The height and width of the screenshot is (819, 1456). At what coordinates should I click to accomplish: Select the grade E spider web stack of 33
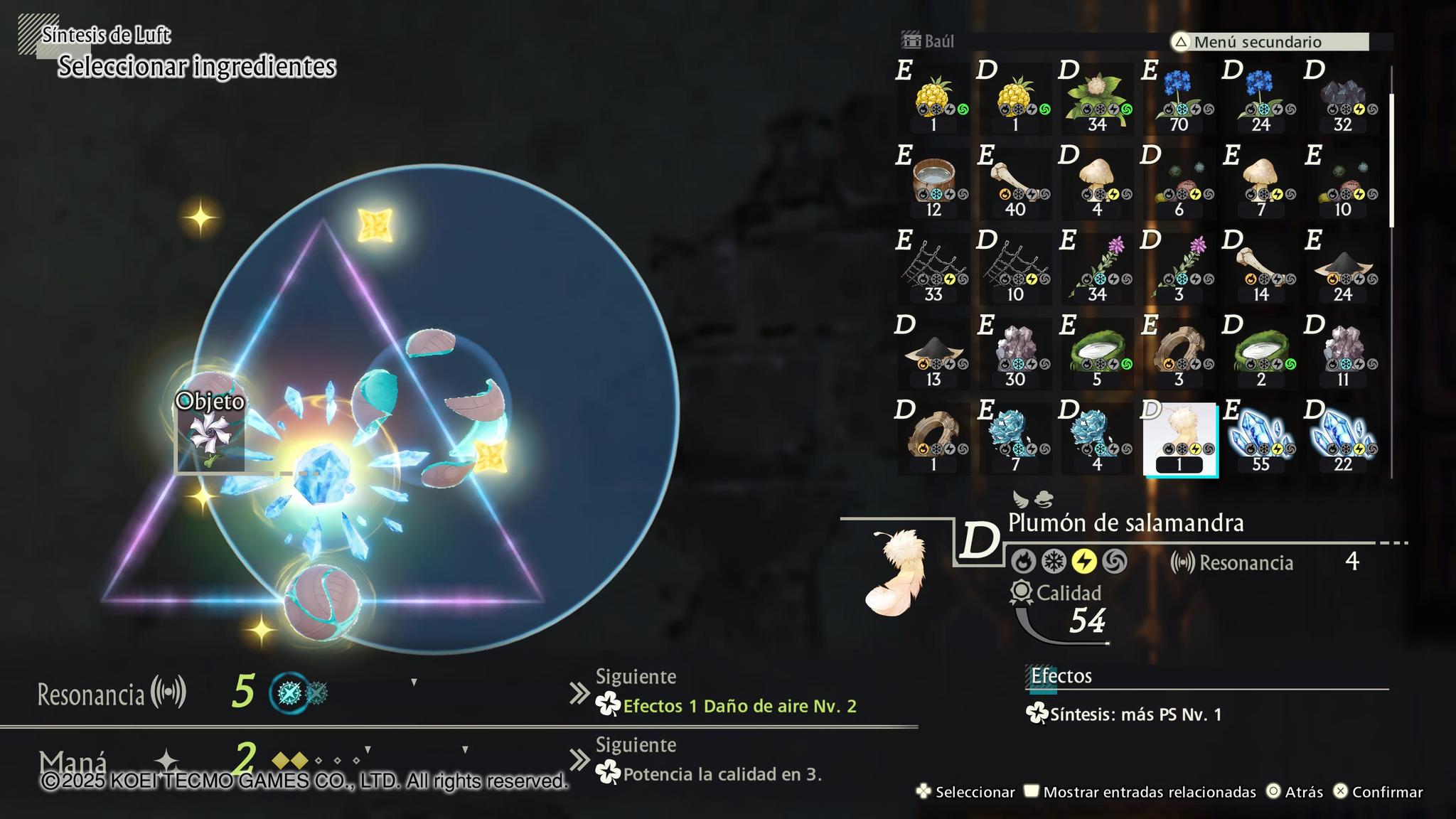(x=933, y=269)
